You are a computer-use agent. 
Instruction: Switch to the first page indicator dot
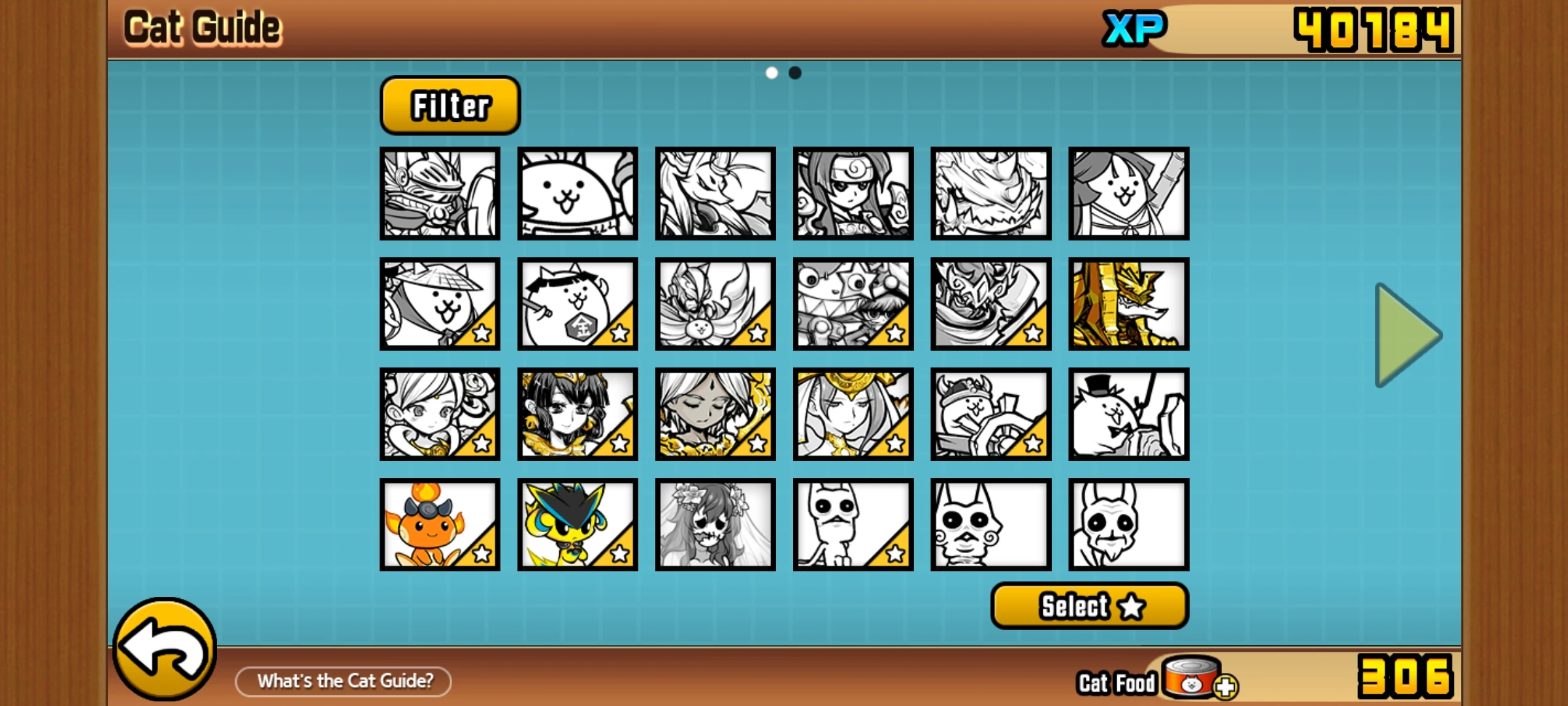[x=773, y=73]
